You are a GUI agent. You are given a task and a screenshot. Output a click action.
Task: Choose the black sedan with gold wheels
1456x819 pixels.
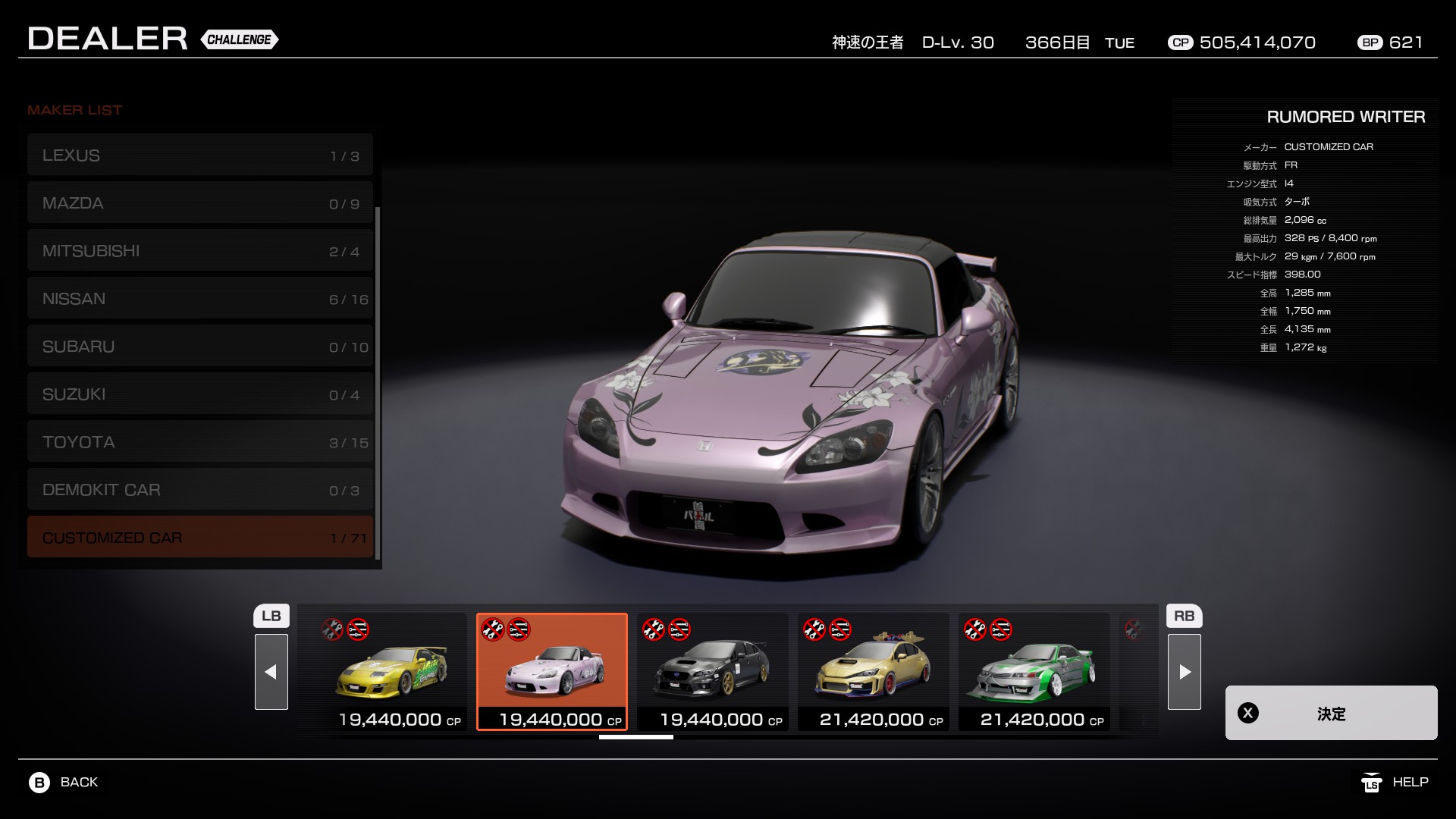(713, 672)
